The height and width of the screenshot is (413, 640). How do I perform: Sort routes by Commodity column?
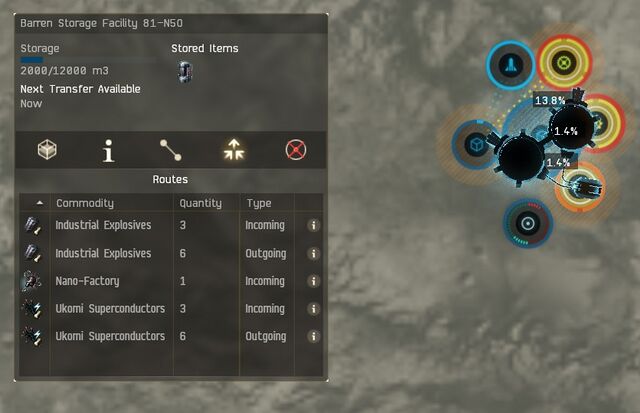(x=110, y=203)
